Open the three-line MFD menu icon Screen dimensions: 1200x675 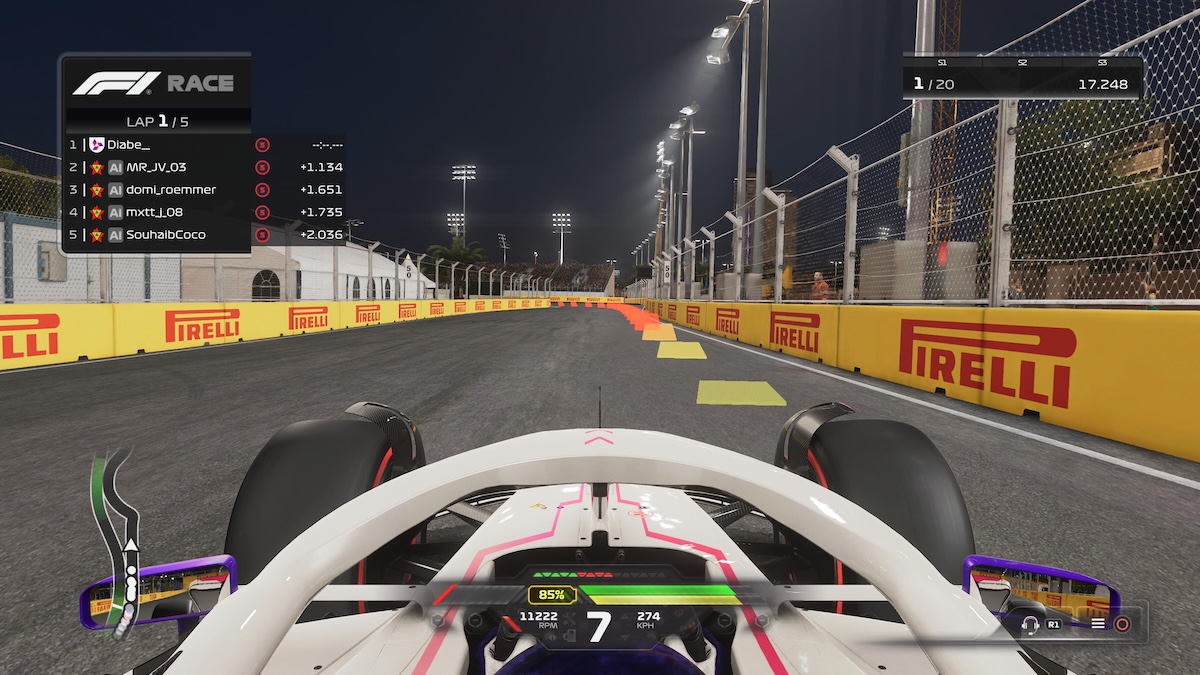pos(1098,624)
